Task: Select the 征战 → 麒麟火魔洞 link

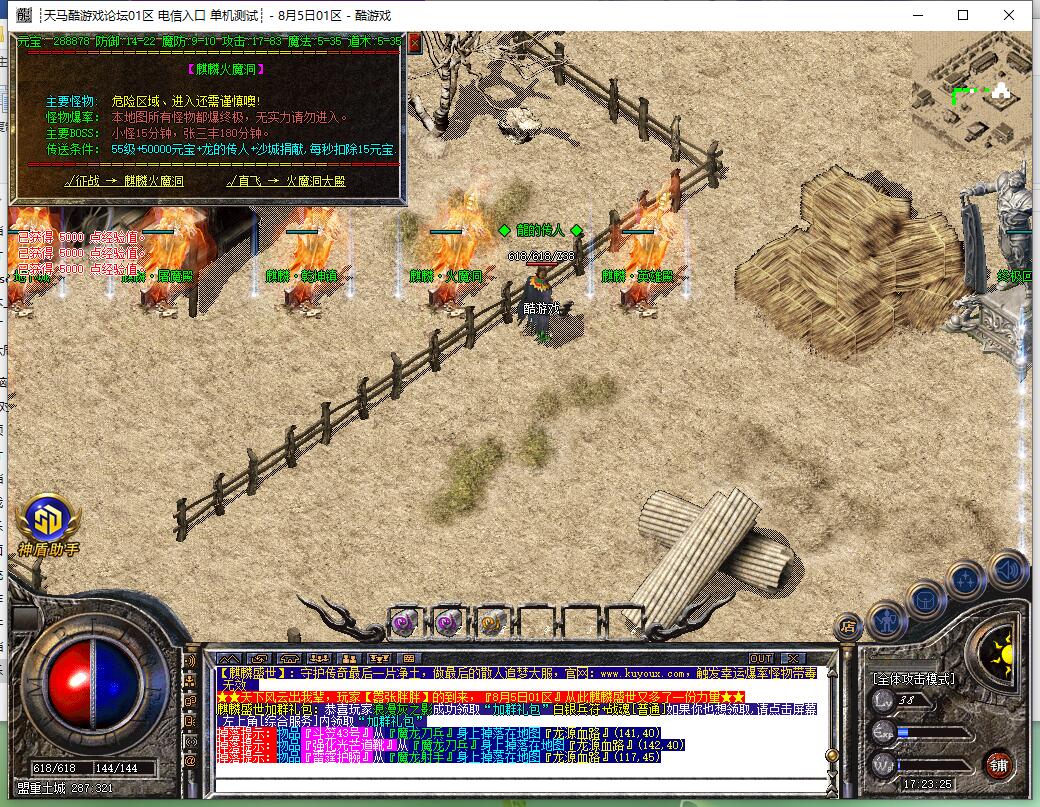Action: [x=125, y=181]
